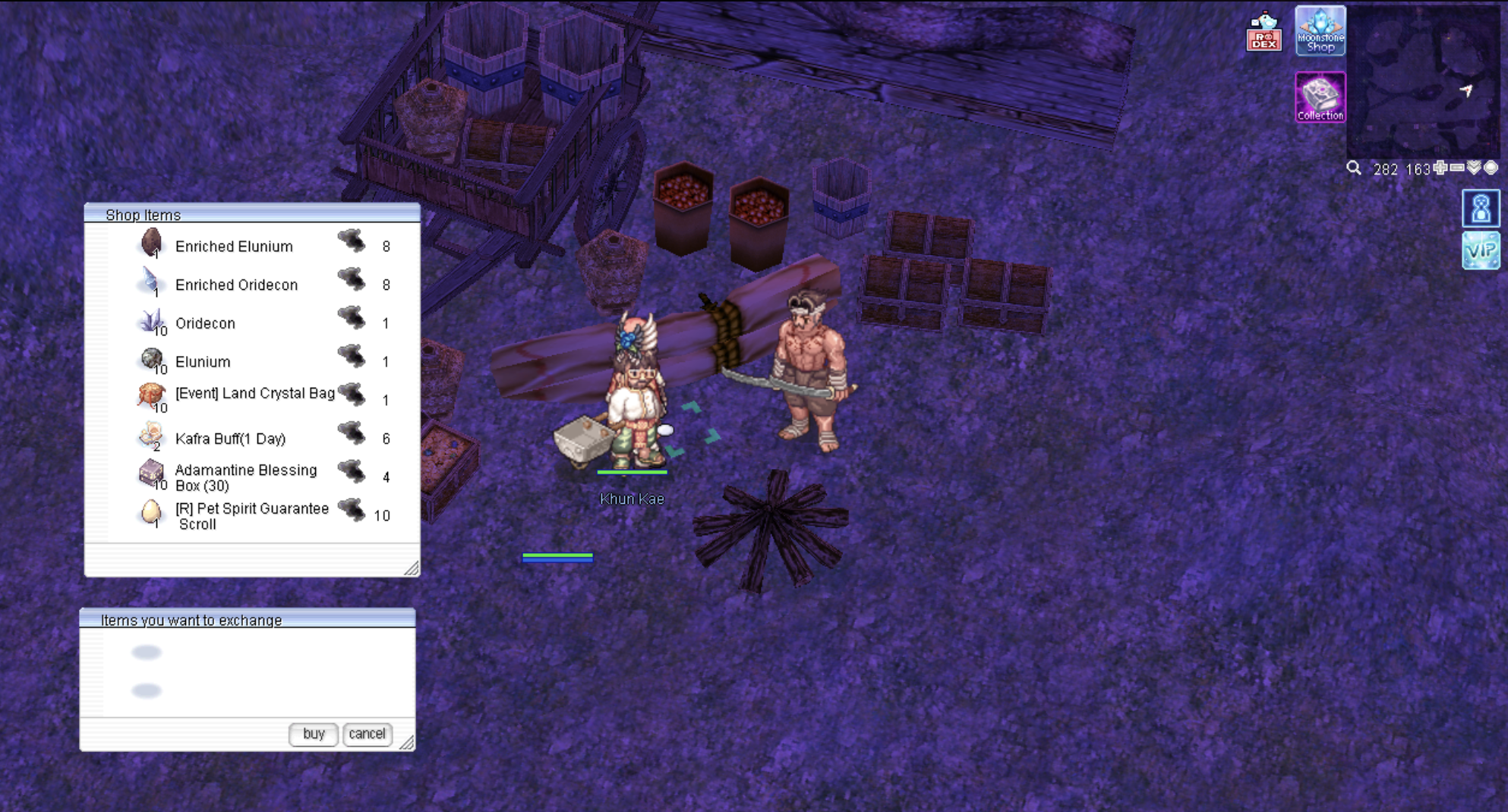Viewport: 1508px width, 812px height.
Task: Zoom out the minimap with minus button
Action: point(1456,168)
